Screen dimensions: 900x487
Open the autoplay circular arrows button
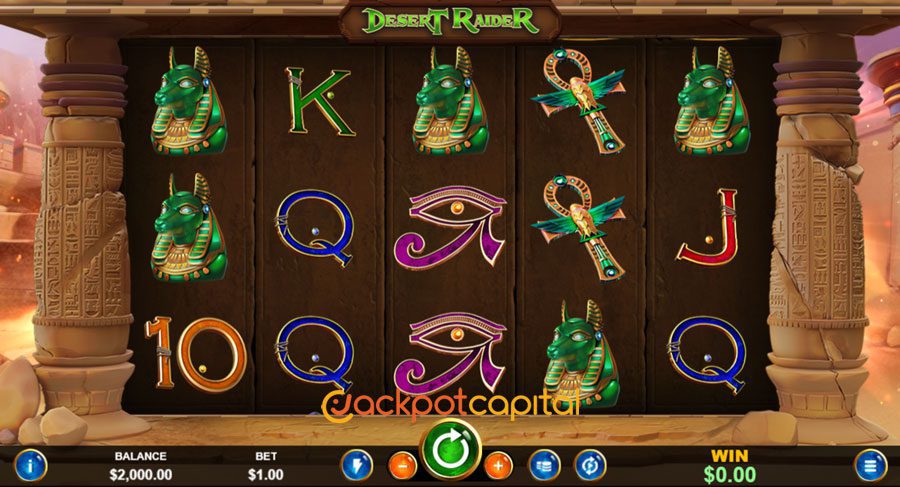[588, 465]
